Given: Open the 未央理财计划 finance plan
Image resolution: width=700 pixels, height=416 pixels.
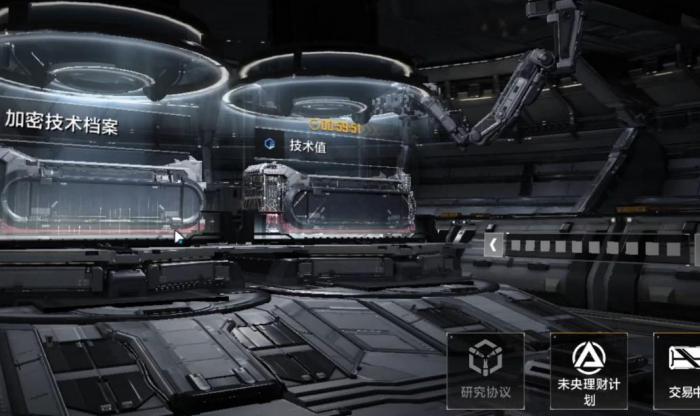Looking at the screenshot, I should [x=589, y=369].
